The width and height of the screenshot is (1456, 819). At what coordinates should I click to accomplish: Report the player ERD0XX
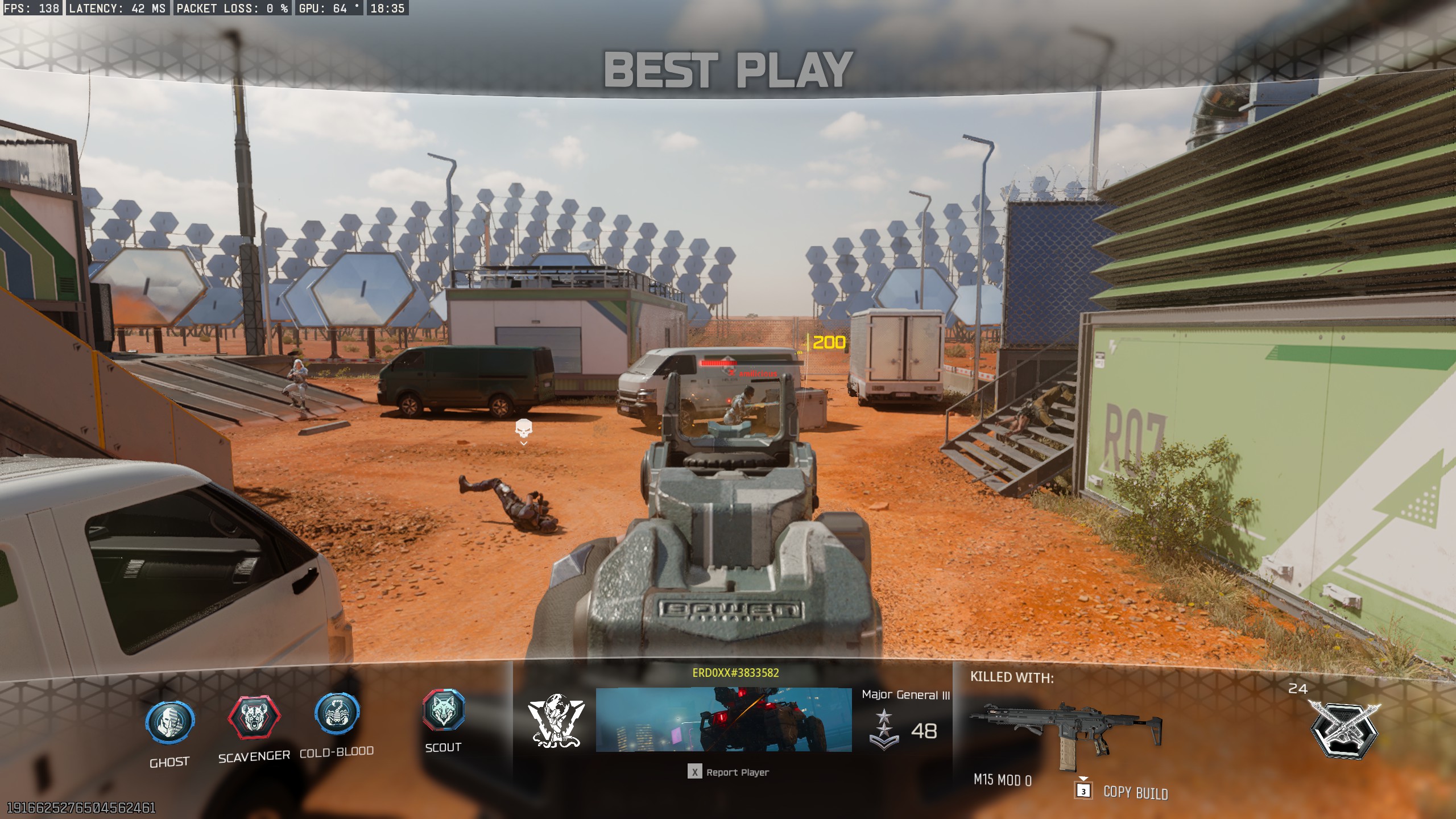tap(729, 772)
